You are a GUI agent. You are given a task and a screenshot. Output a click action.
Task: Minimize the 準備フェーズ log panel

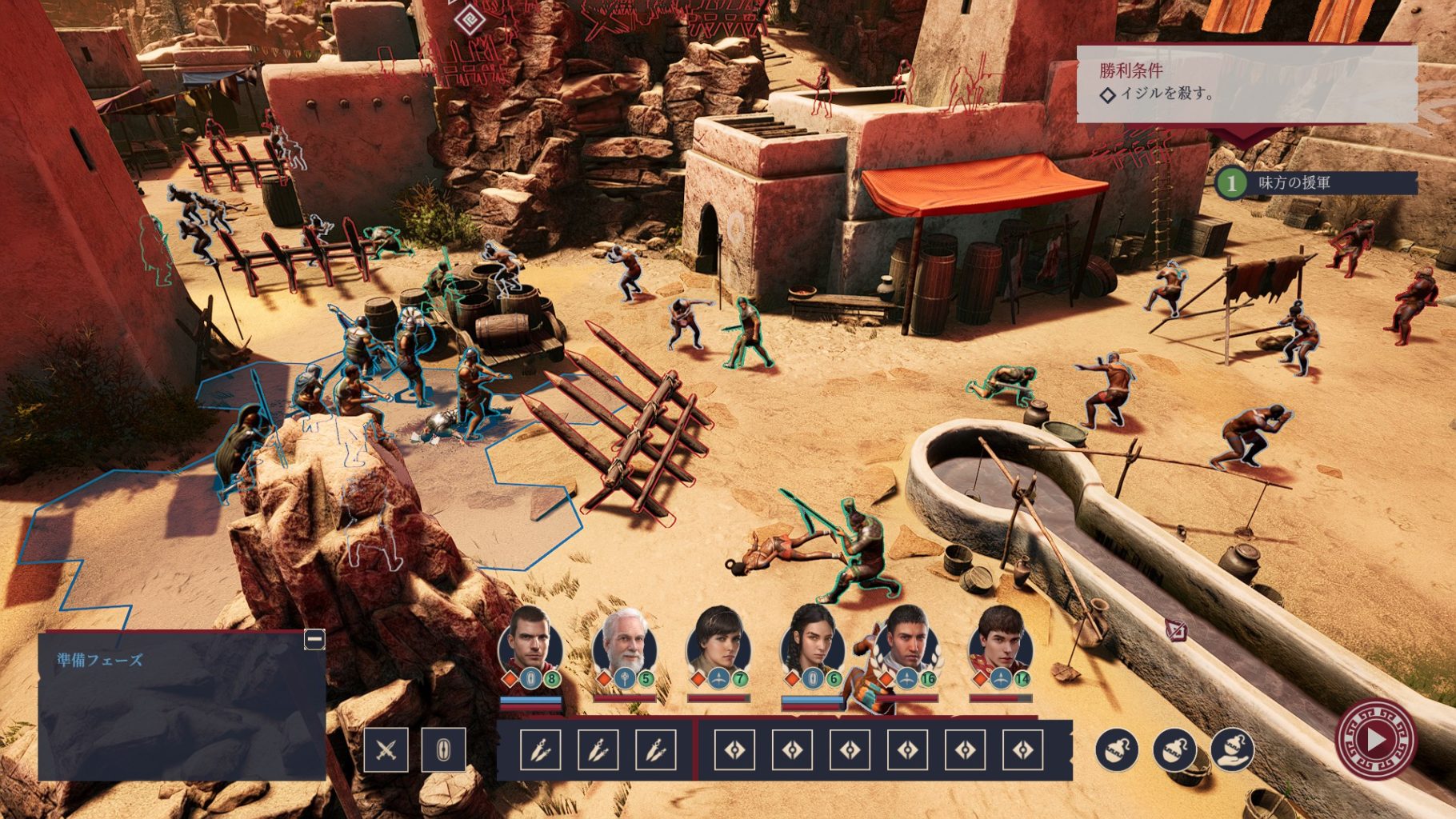coord(314,639)
